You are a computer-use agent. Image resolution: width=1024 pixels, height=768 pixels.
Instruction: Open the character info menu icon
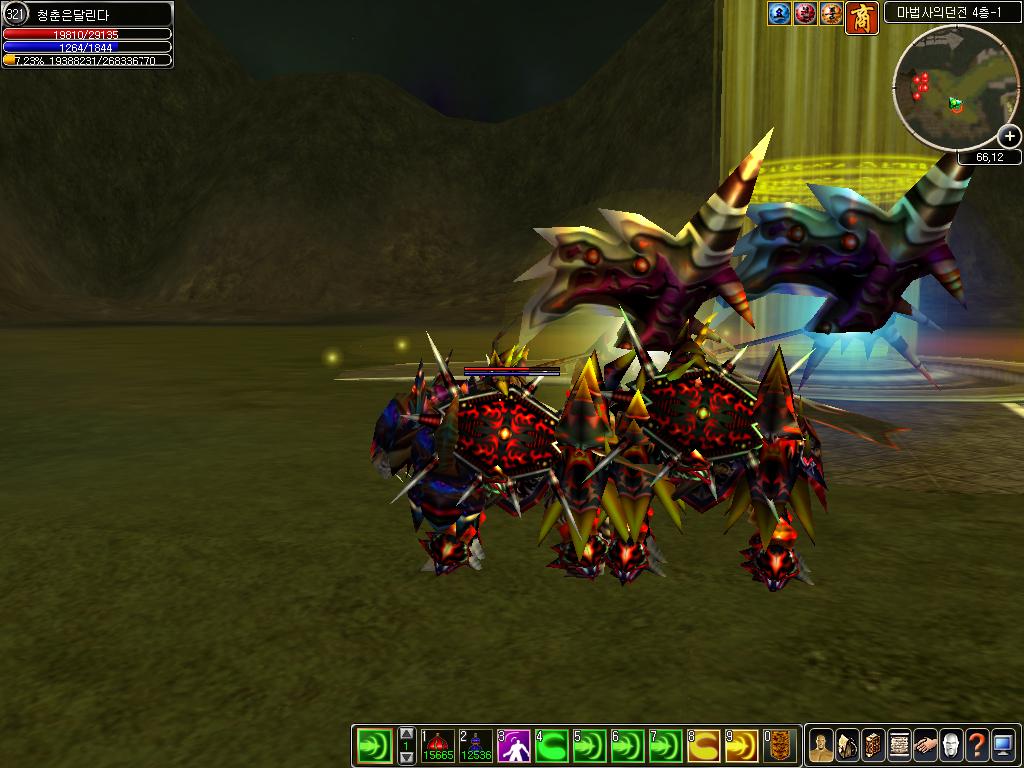(x=820, y=745)
